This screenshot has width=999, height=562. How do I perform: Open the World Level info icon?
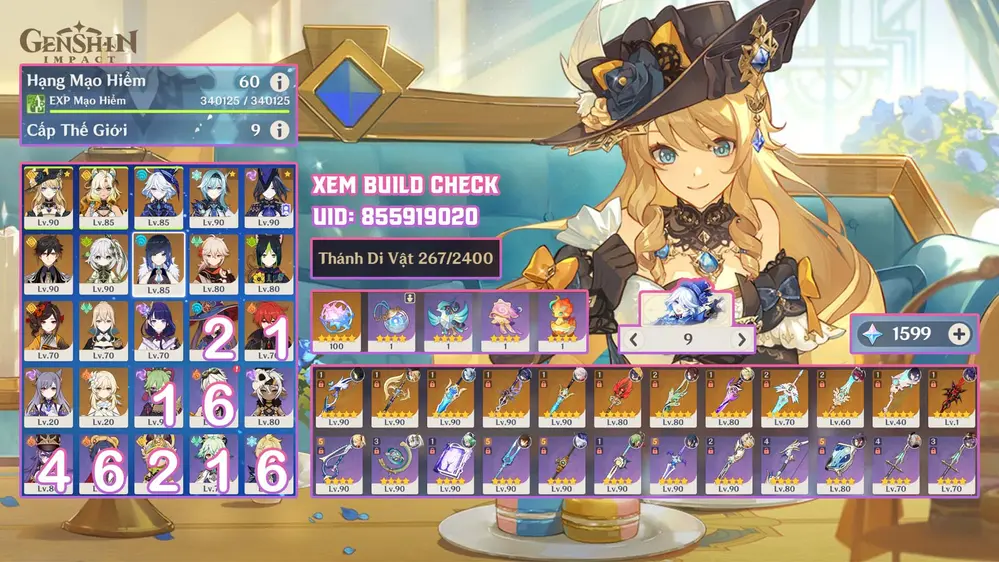(279, 130)
